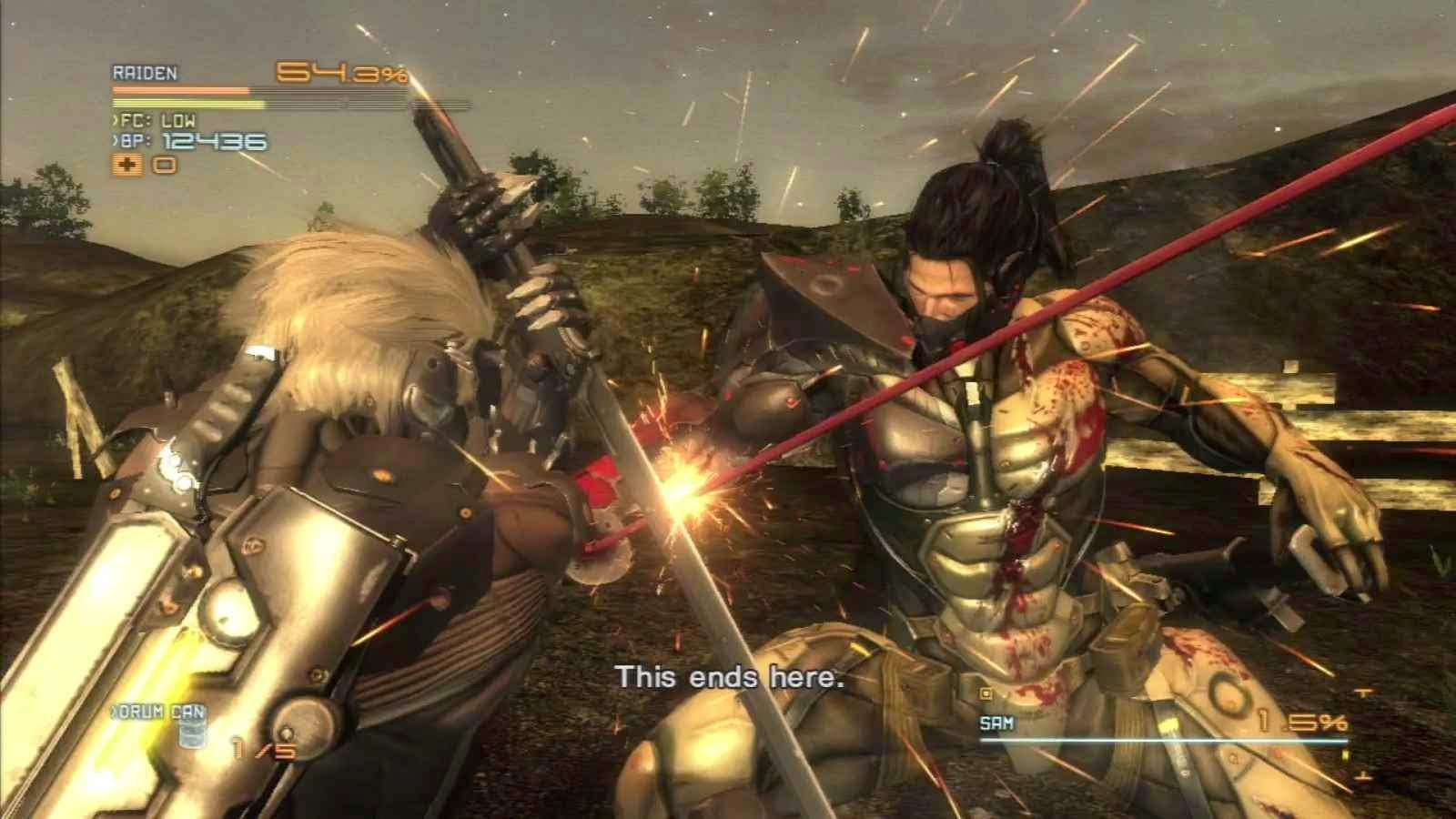The height and width of the screenshot is (819, 1456).
Task: Toggle the FC: LOW status indicator
Action: (x=157, y=120)
